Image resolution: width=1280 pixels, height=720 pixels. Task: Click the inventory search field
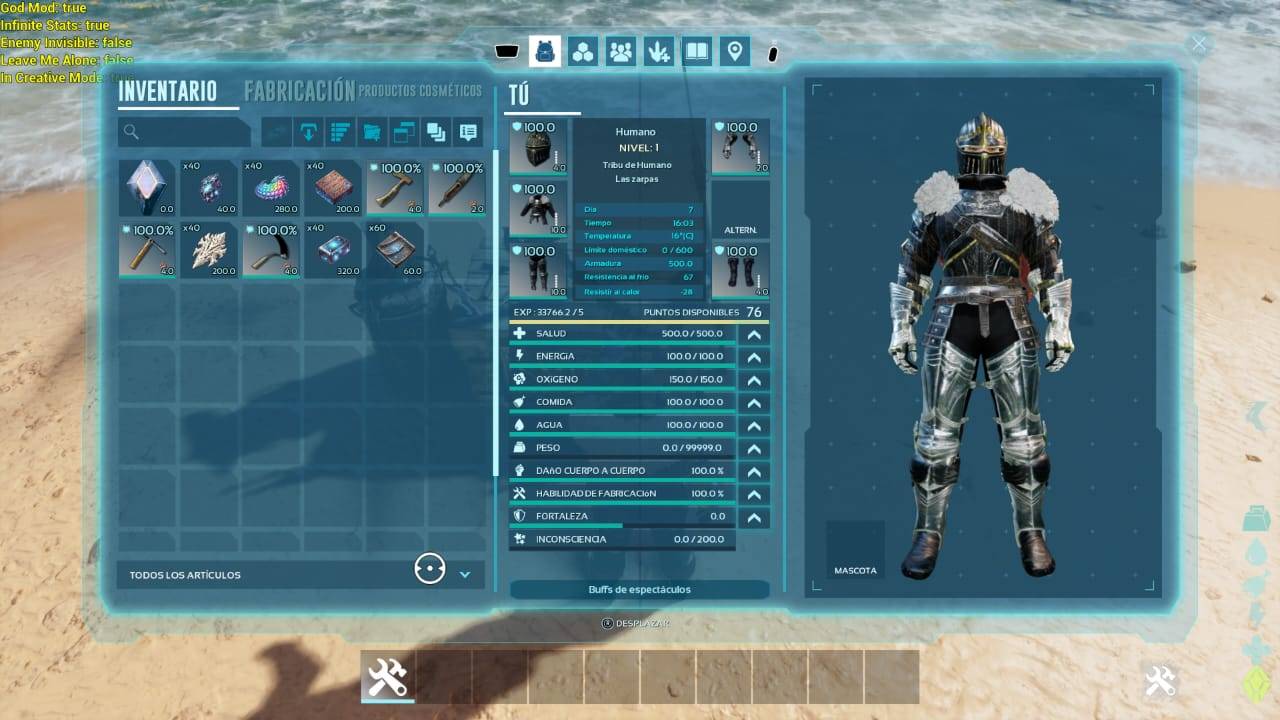click(x=184, y=132)
